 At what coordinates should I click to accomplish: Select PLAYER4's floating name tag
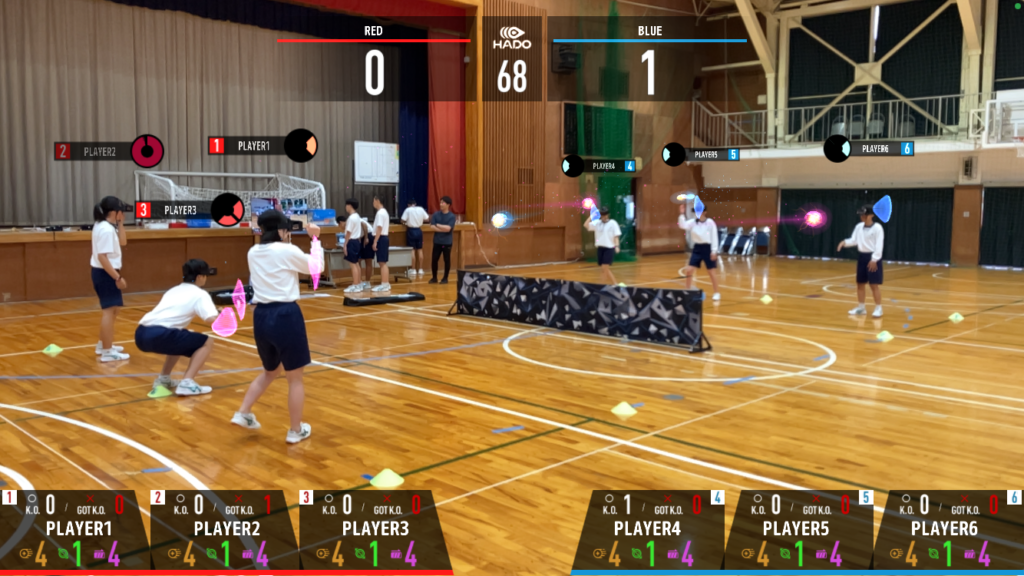(603, 166)
